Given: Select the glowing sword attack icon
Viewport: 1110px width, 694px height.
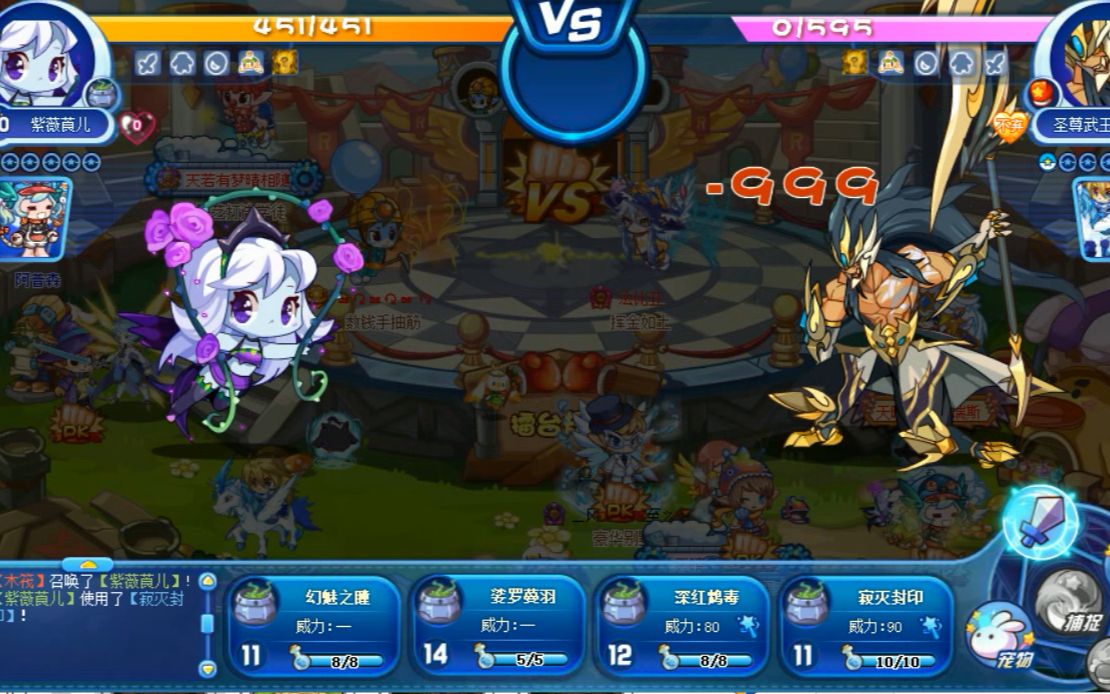Looking at the screenshot, I should (1040, 520).
